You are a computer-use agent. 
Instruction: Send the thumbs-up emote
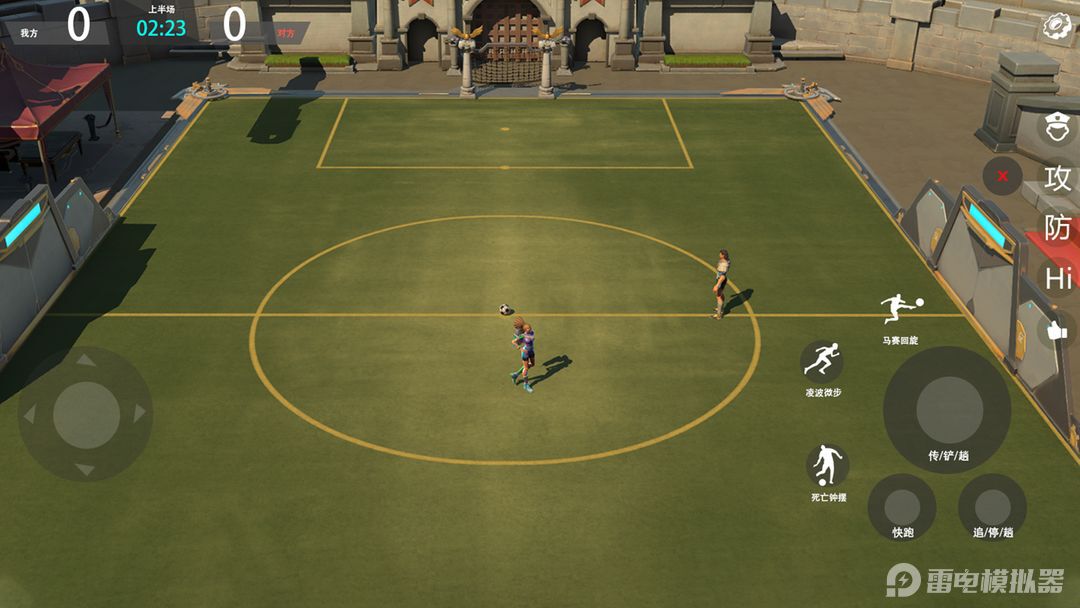tap(1056, 330)
